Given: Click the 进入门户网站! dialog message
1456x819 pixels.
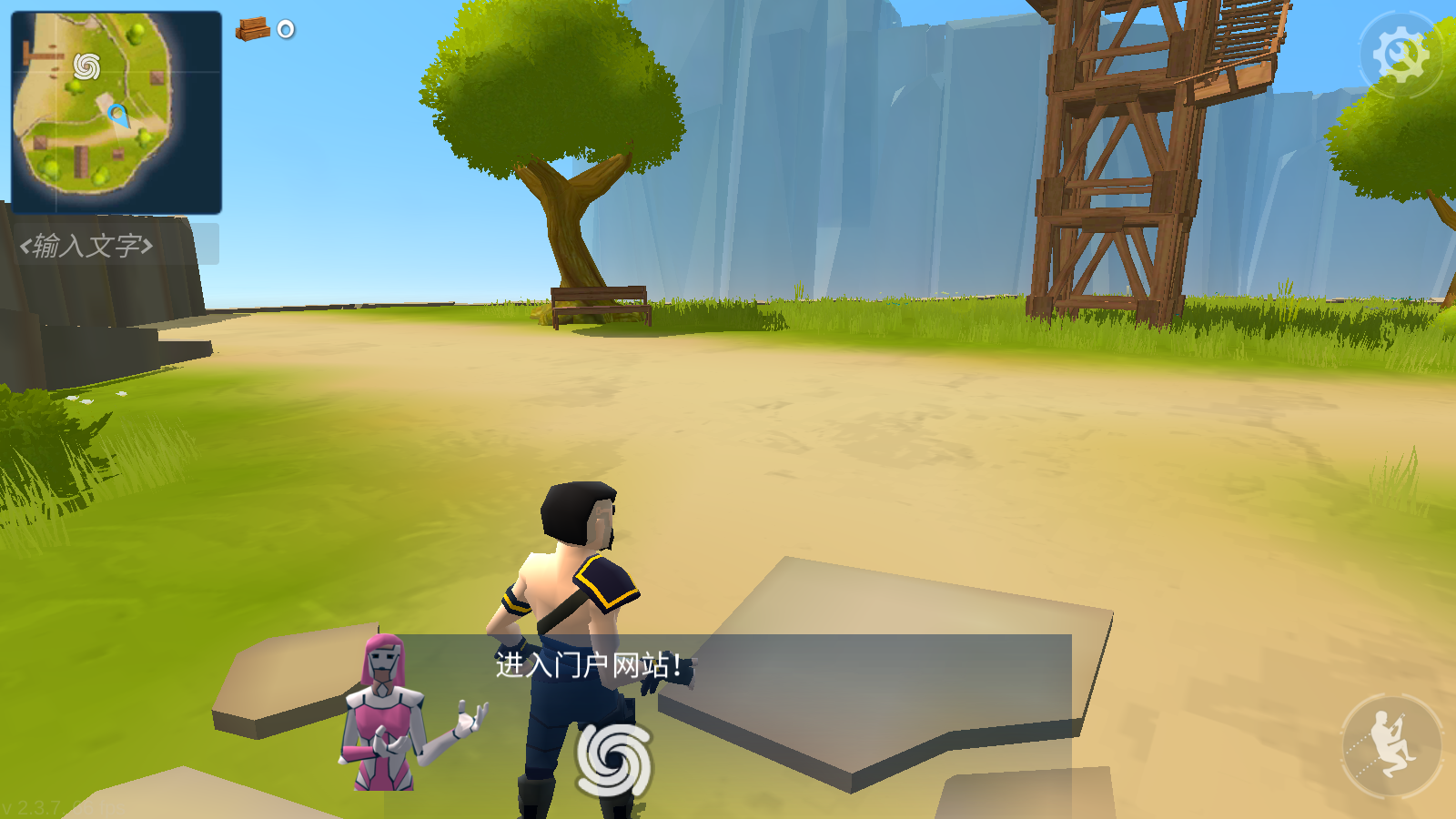Looking at the screenshot, I should pyautogui.click(x=590, y=663).
